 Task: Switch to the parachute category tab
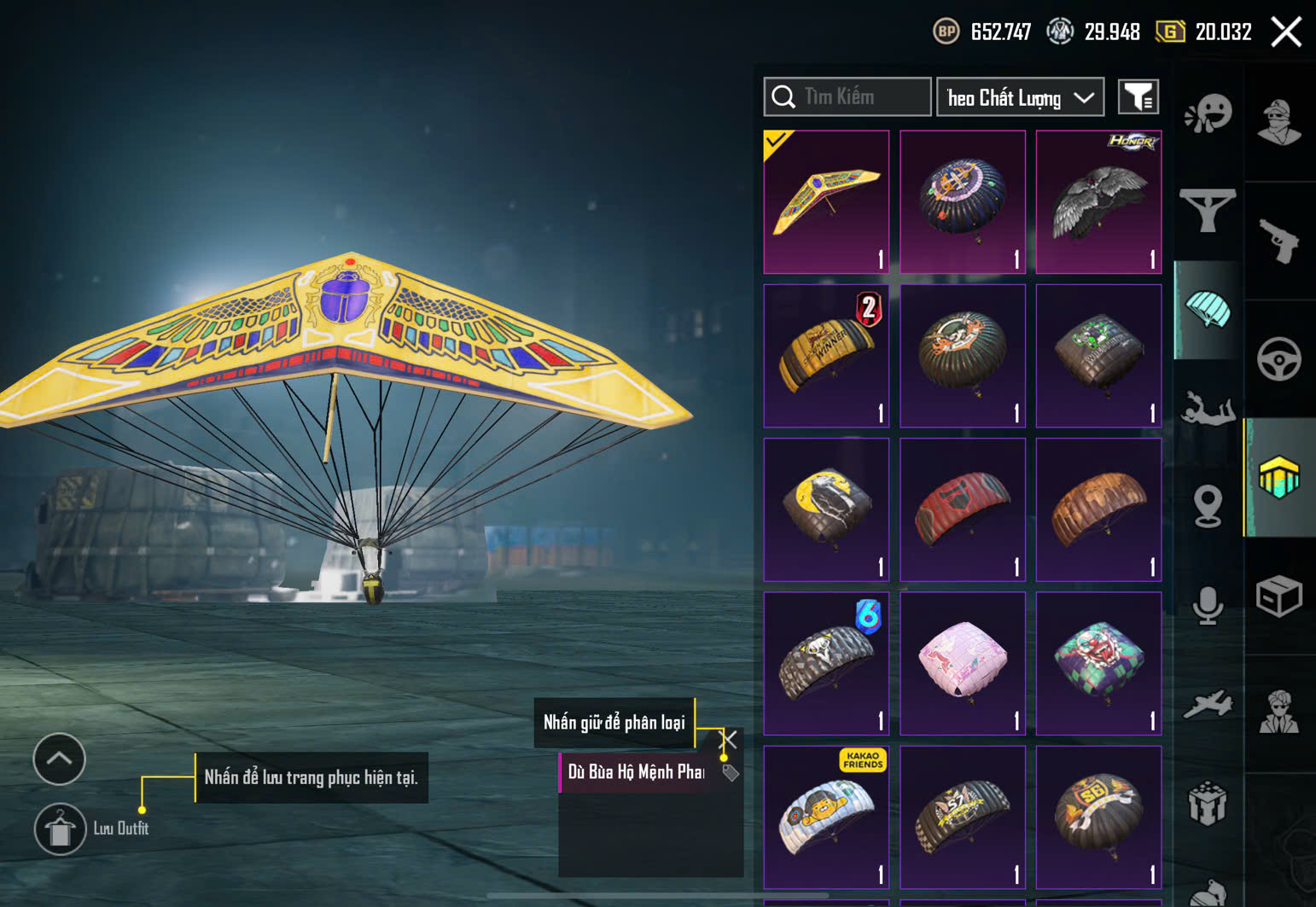(1208, 311)
